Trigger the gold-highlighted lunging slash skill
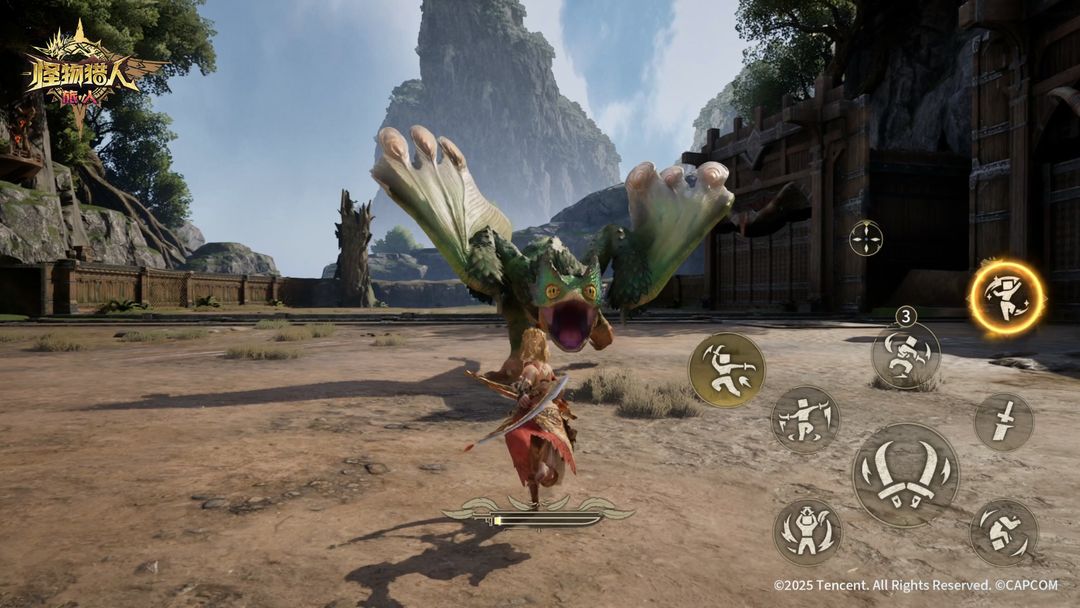This screenshot has height=608, width=1080. click(x=727, y=370)
